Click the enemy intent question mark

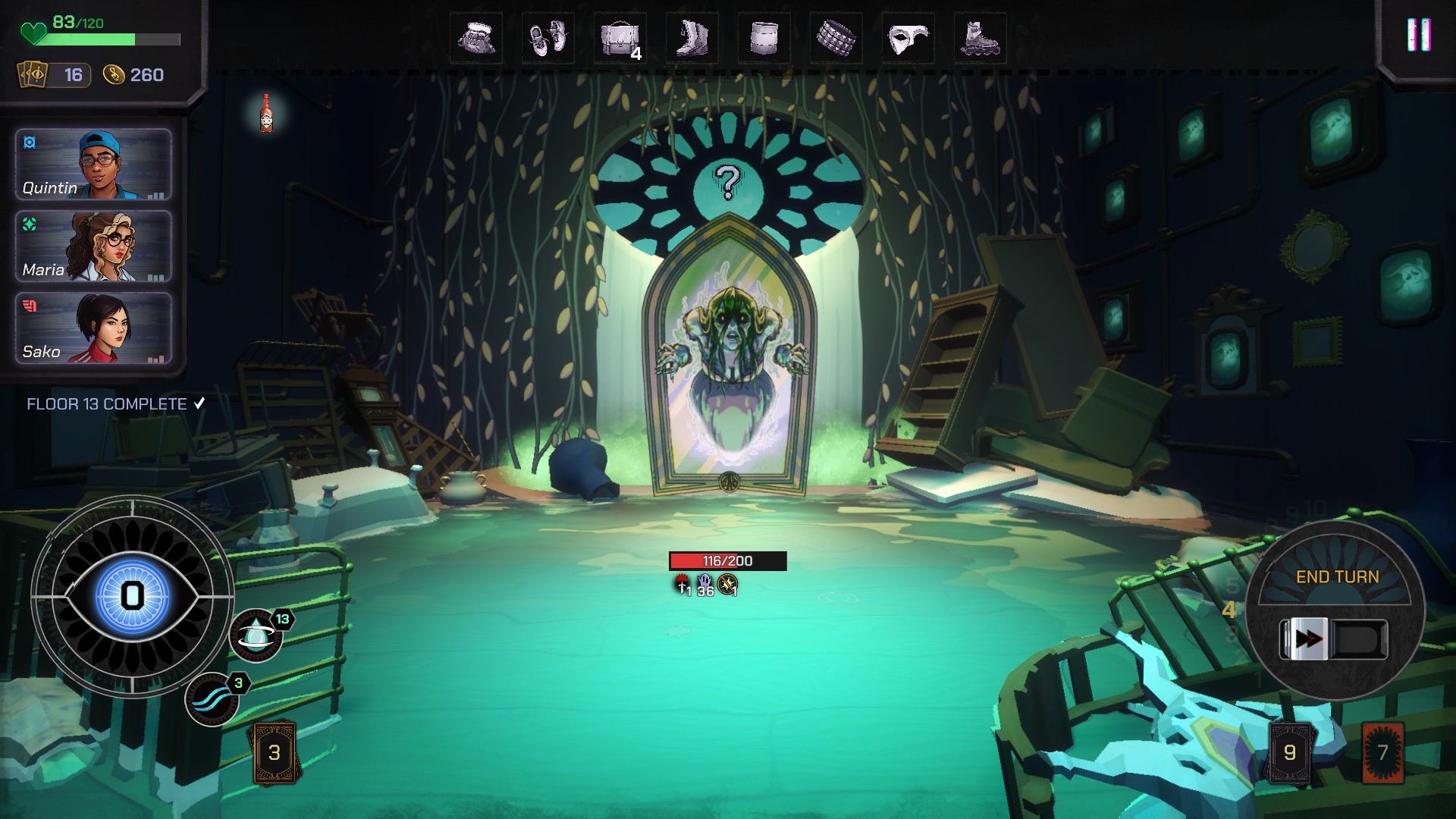click(728, 182)
